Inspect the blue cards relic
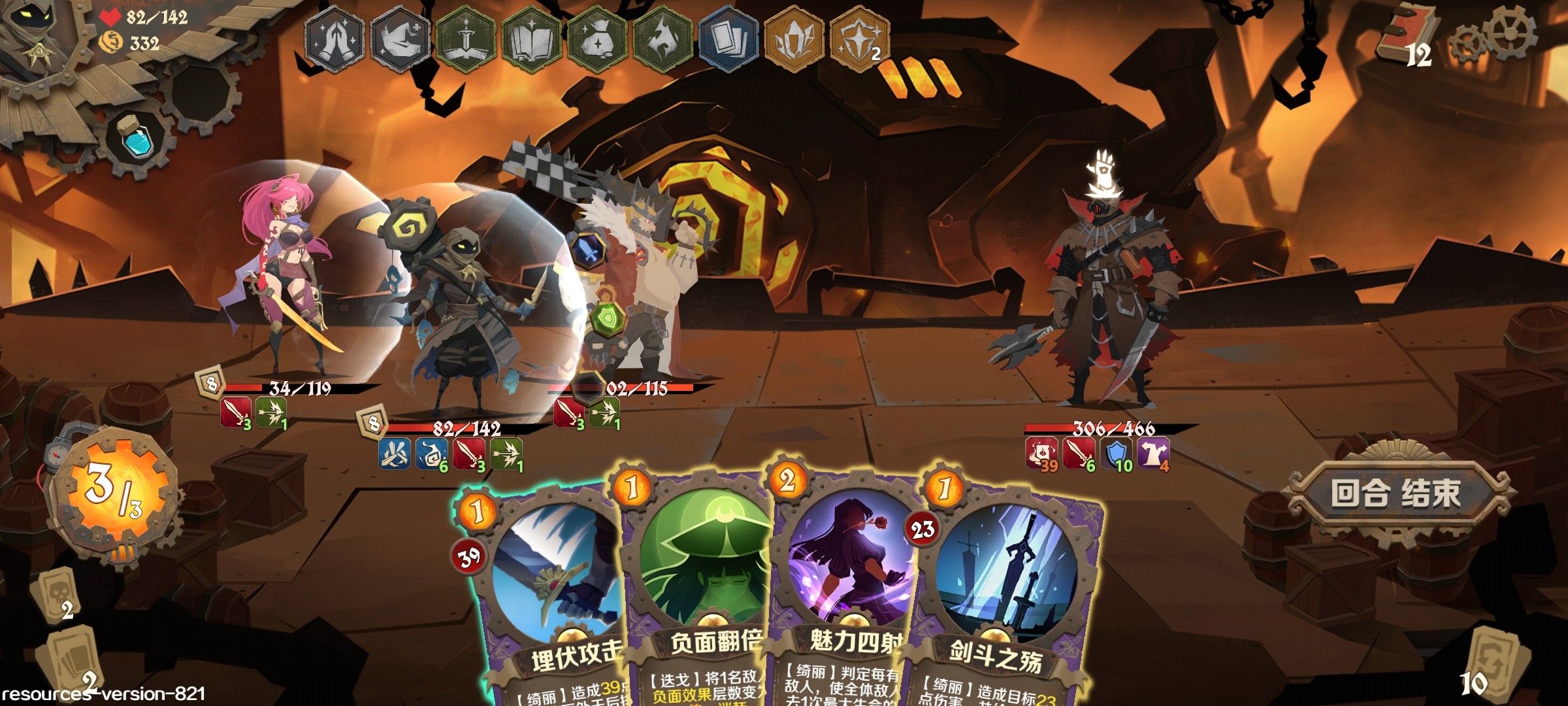This screenshot has width=1568, height=706. click(728, 39)
